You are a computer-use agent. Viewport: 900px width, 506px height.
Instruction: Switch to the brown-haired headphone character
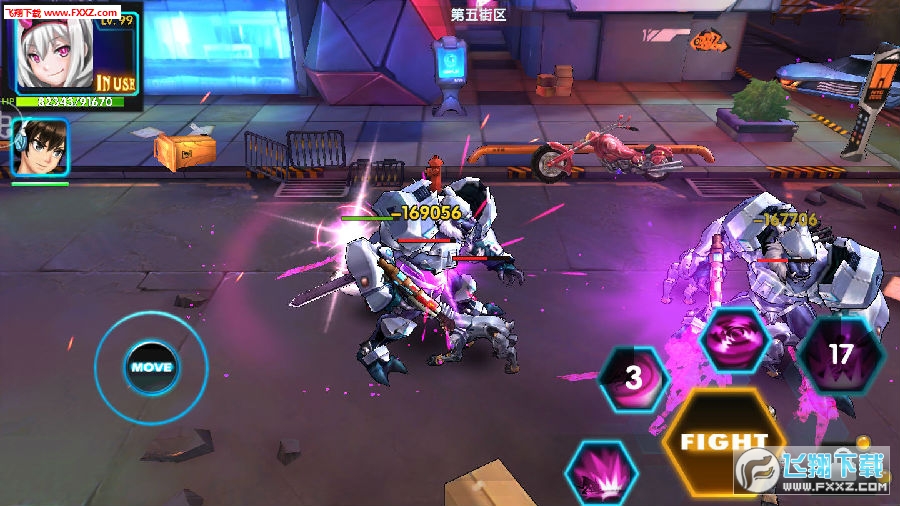click(40, 147)
